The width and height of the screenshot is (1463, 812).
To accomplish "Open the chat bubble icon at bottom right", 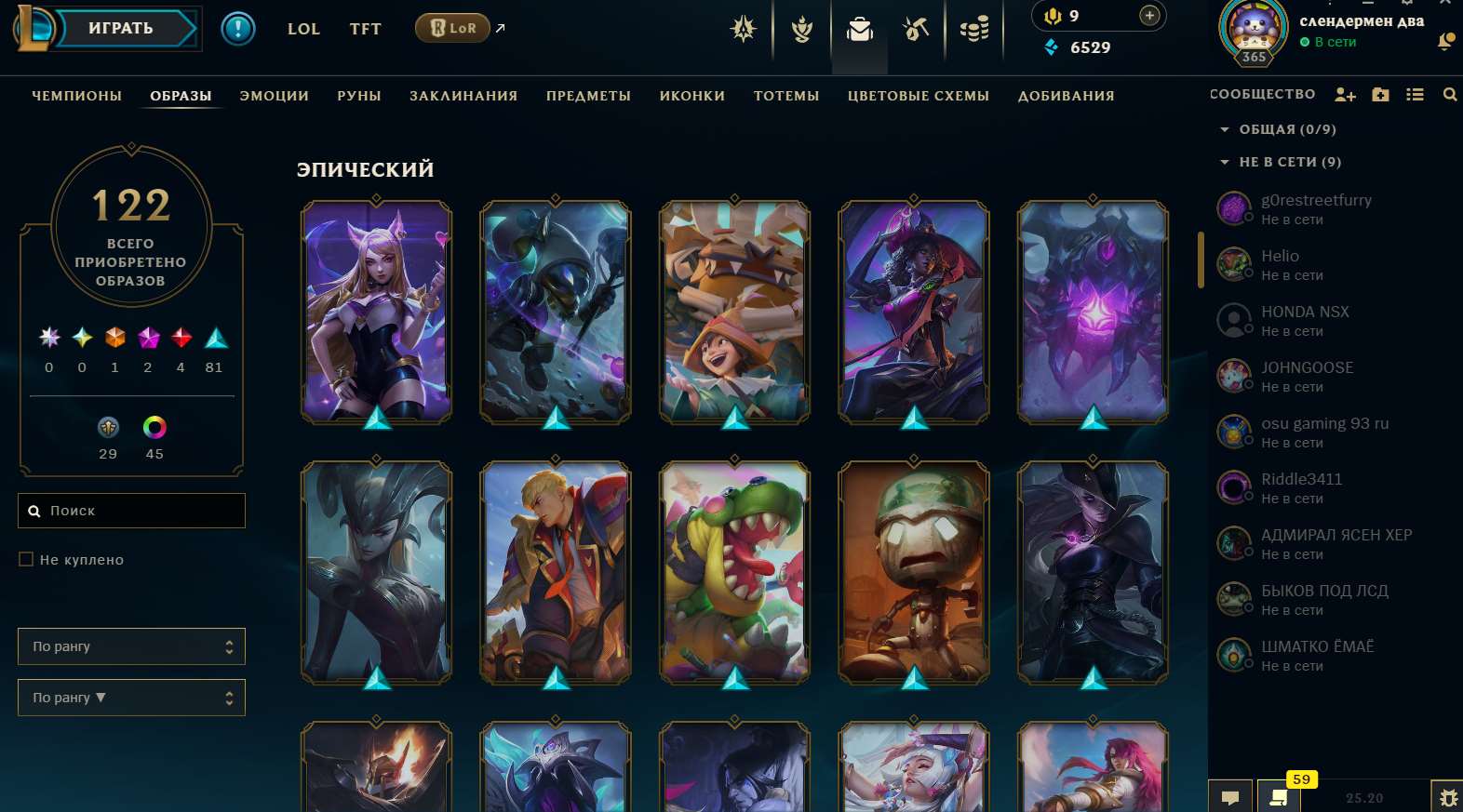I will click(x=1231, y=796).
